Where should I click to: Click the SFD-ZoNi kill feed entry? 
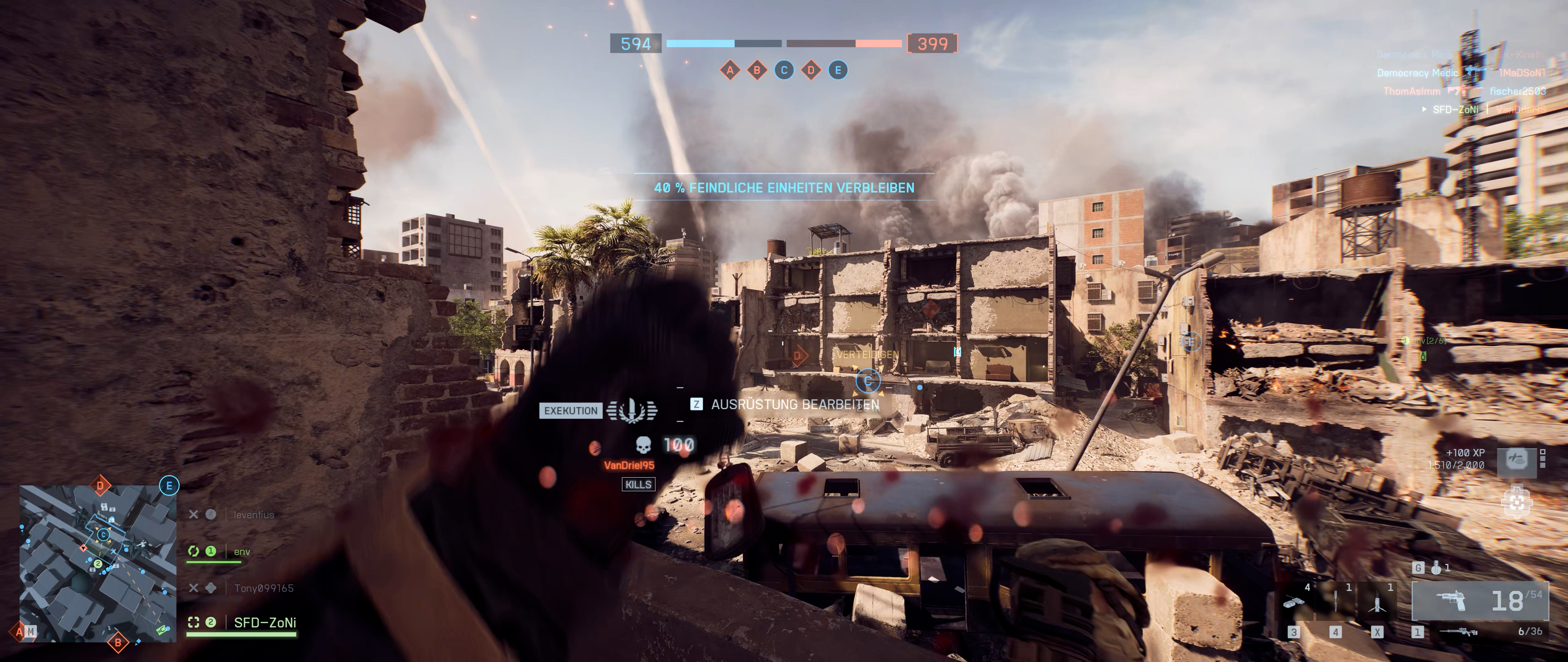click(1455, 110)
